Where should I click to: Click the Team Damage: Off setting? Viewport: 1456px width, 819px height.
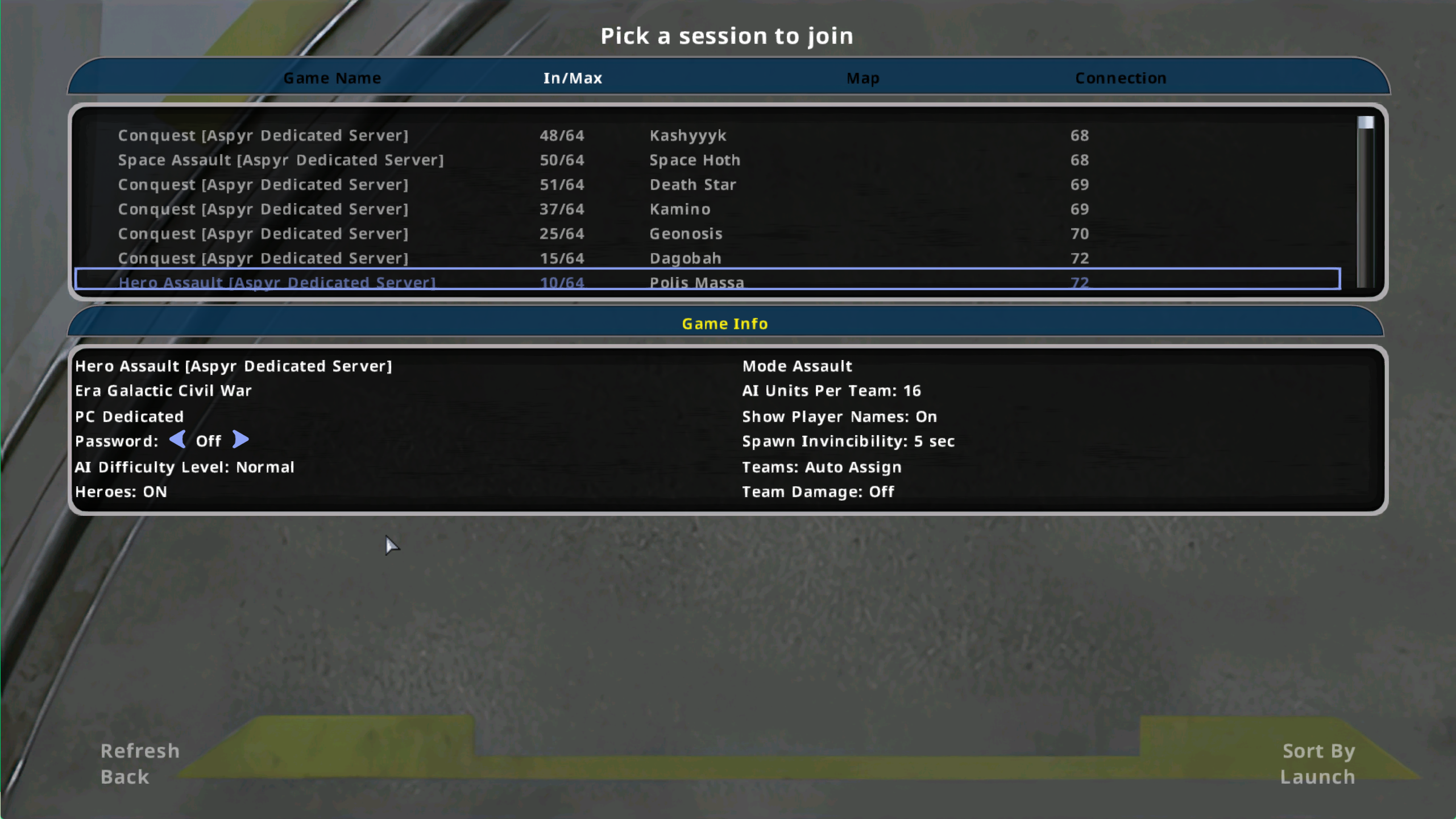(818, 491)
